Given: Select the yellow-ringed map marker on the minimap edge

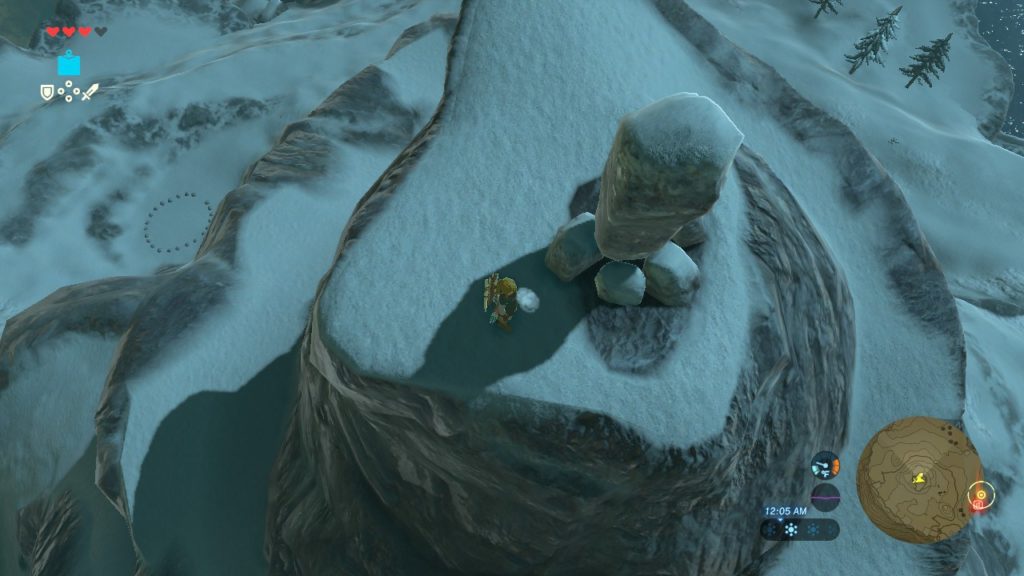Looking at the screenshot, I should coord(980,495).
